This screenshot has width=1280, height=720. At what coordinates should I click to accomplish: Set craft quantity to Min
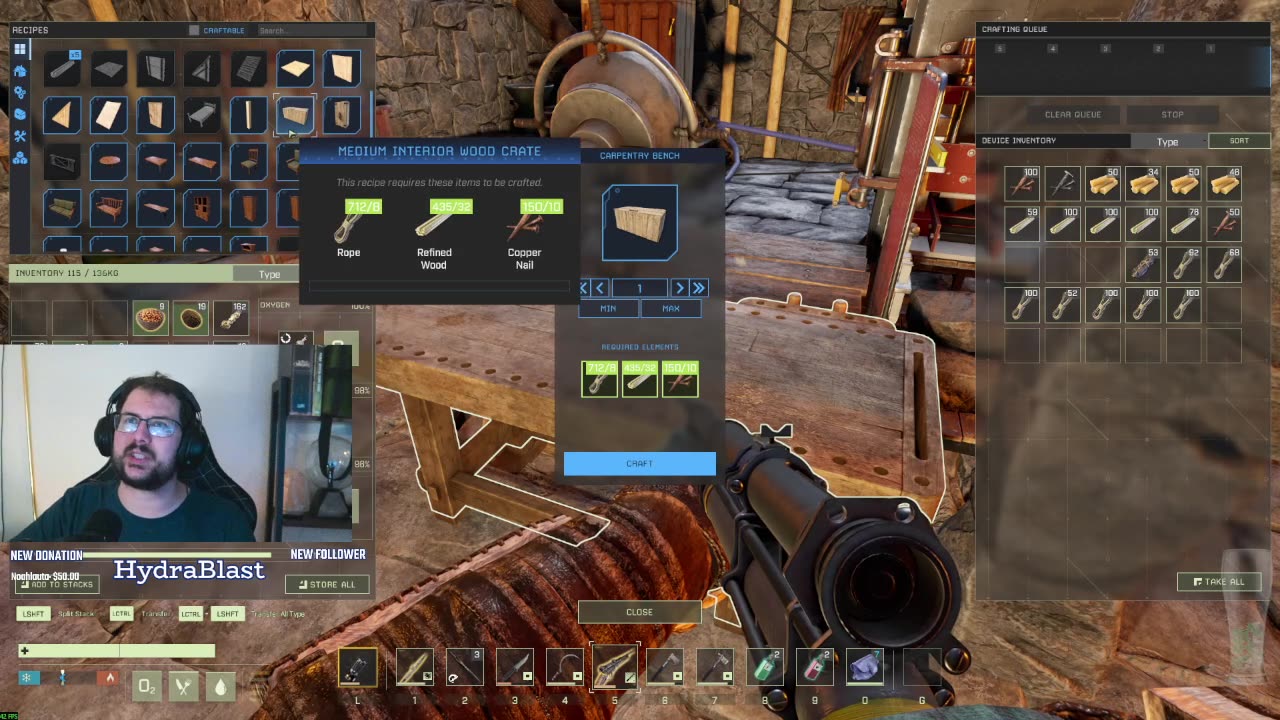point(608,309)
